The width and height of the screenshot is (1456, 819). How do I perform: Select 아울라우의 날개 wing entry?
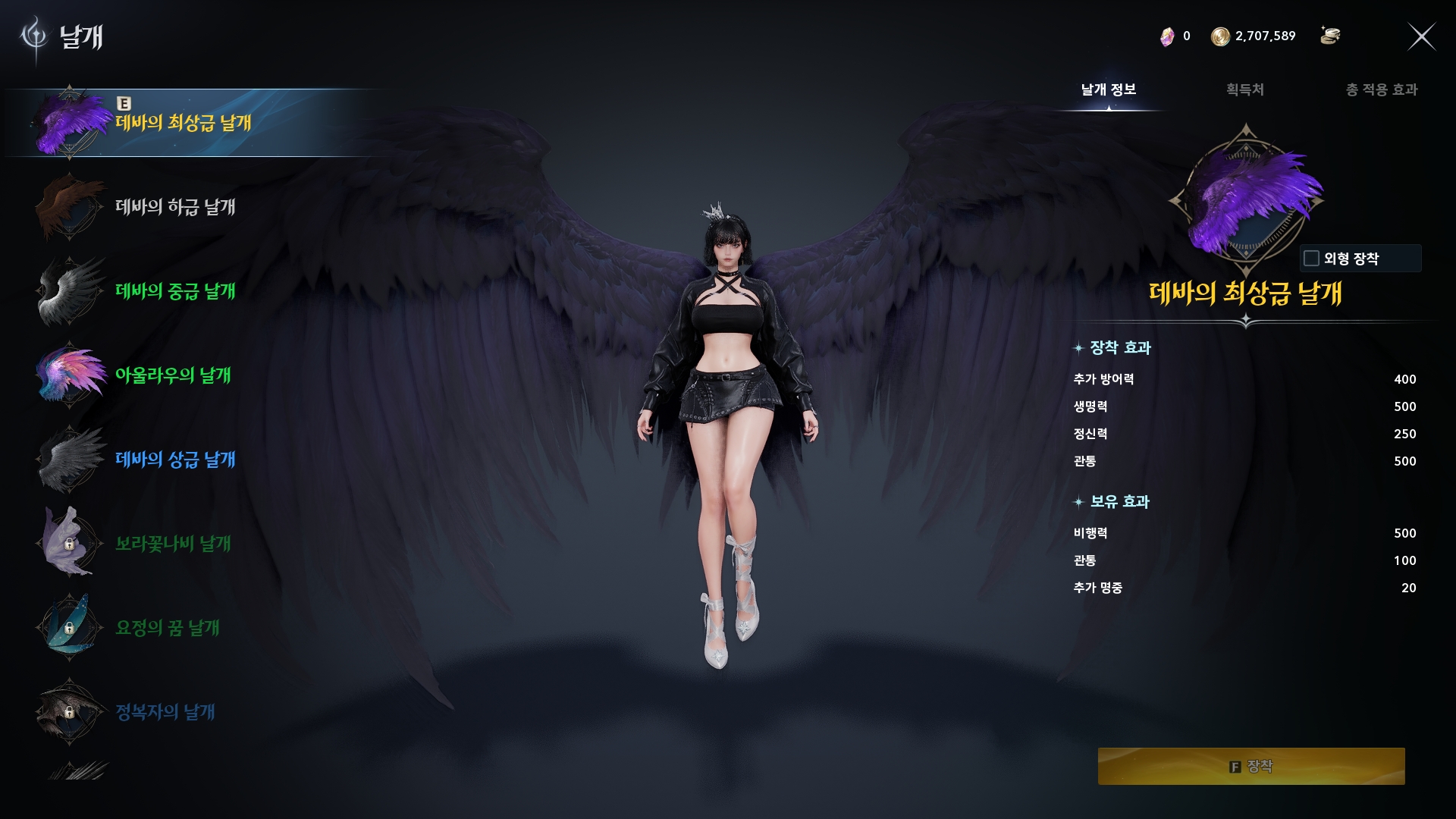click(172, 375)
